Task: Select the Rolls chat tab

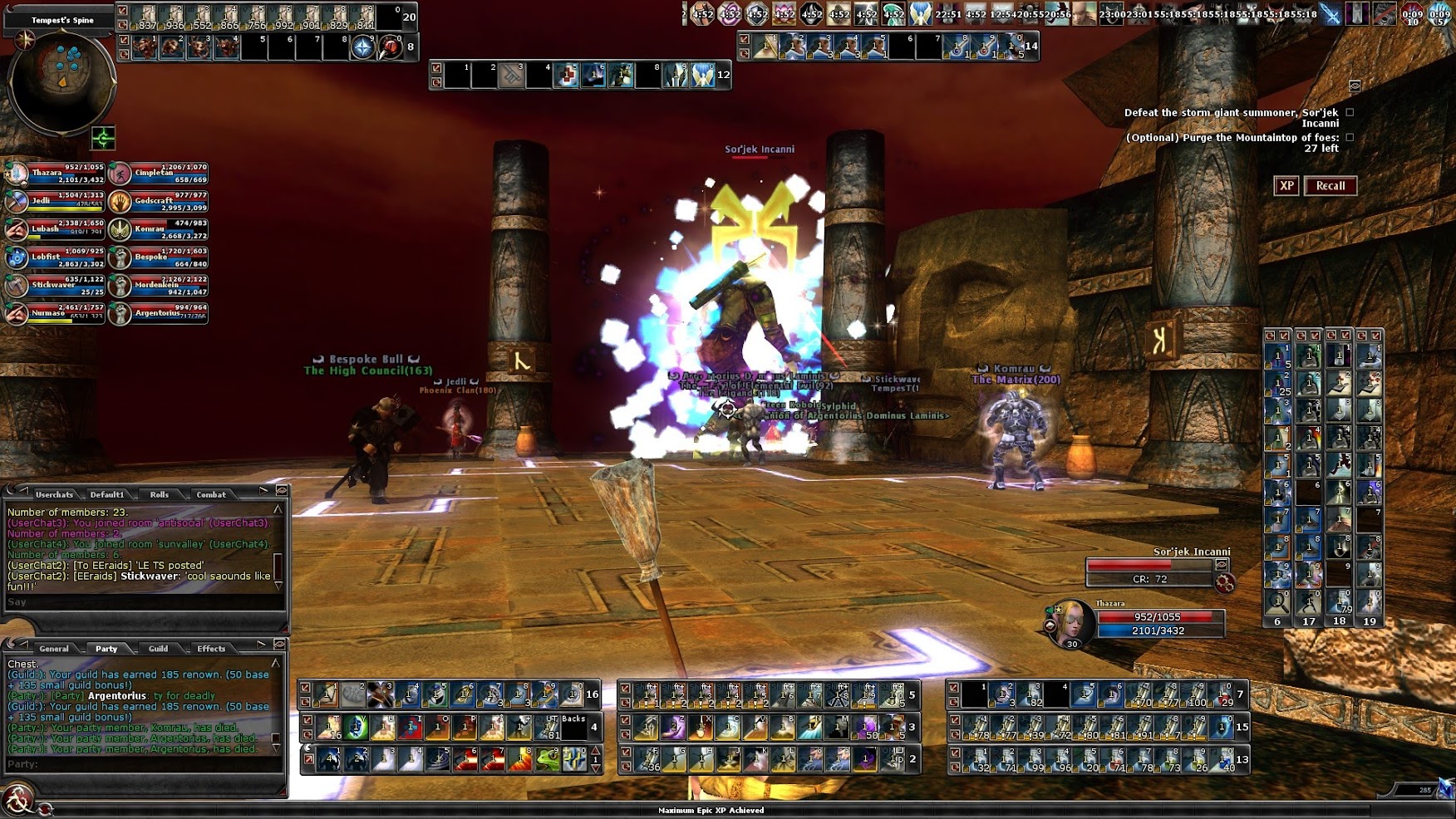Action: tap(159, 494)
